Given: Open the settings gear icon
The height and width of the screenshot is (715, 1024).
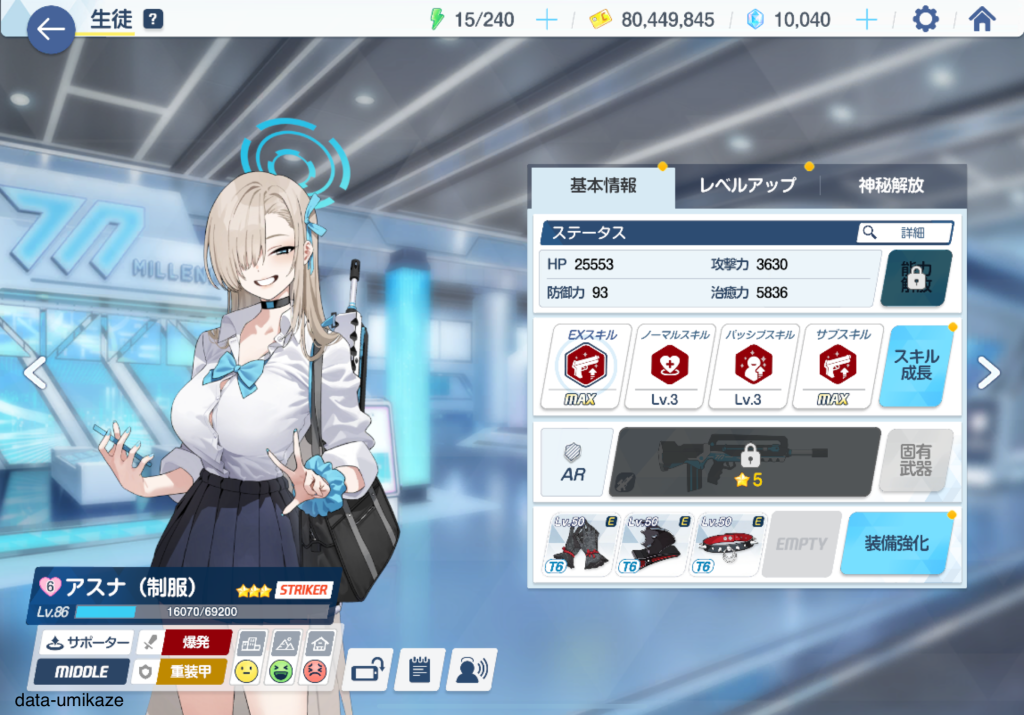Looking at the screenshot, I should coord(926,20).
